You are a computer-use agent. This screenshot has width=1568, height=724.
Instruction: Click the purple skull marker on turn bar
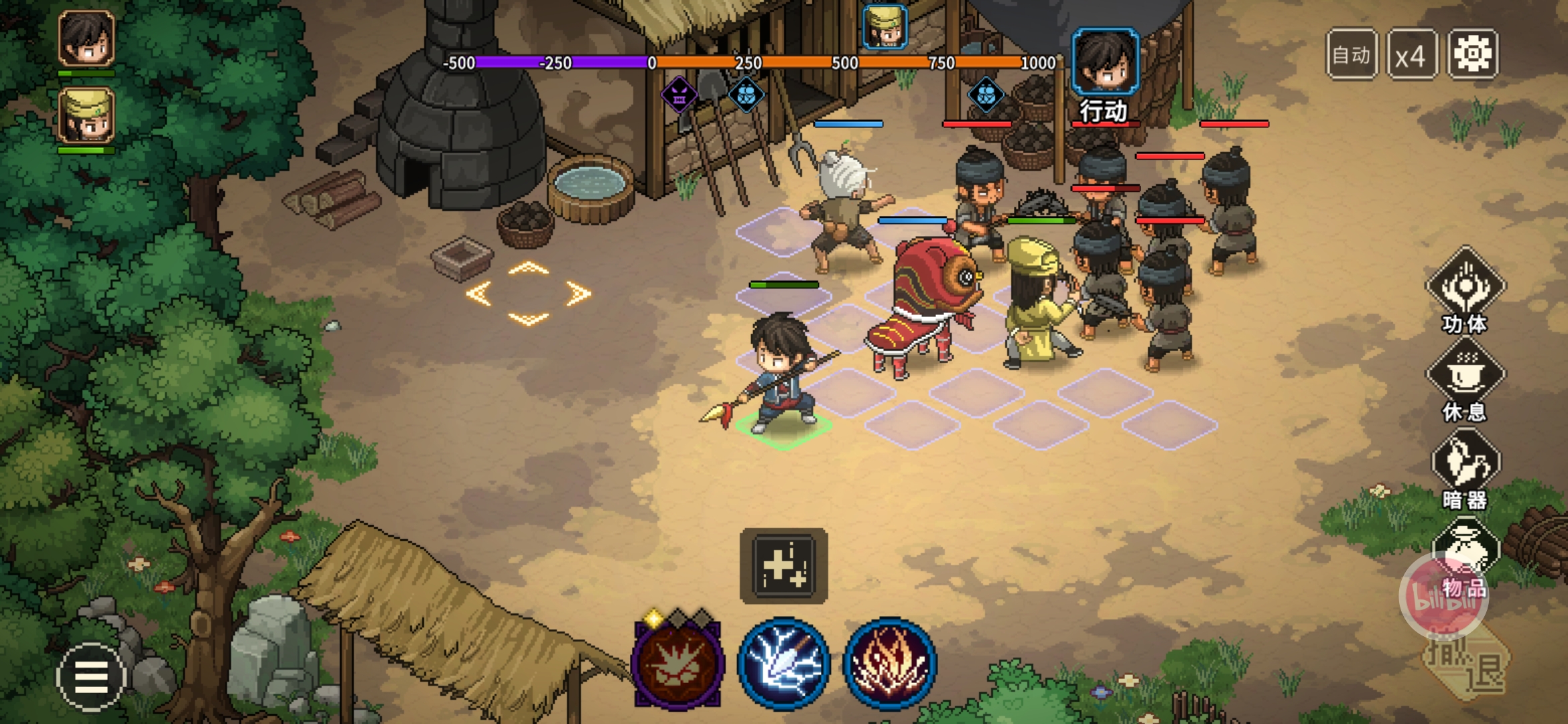coord(679,96)
